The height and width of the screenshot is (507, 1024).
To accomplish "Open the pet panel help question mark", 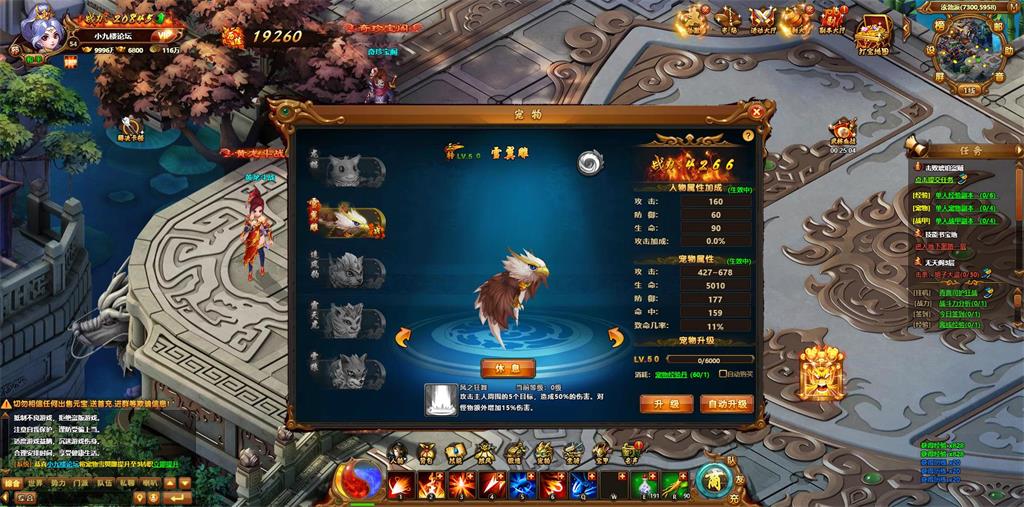I will pos(748,135).
